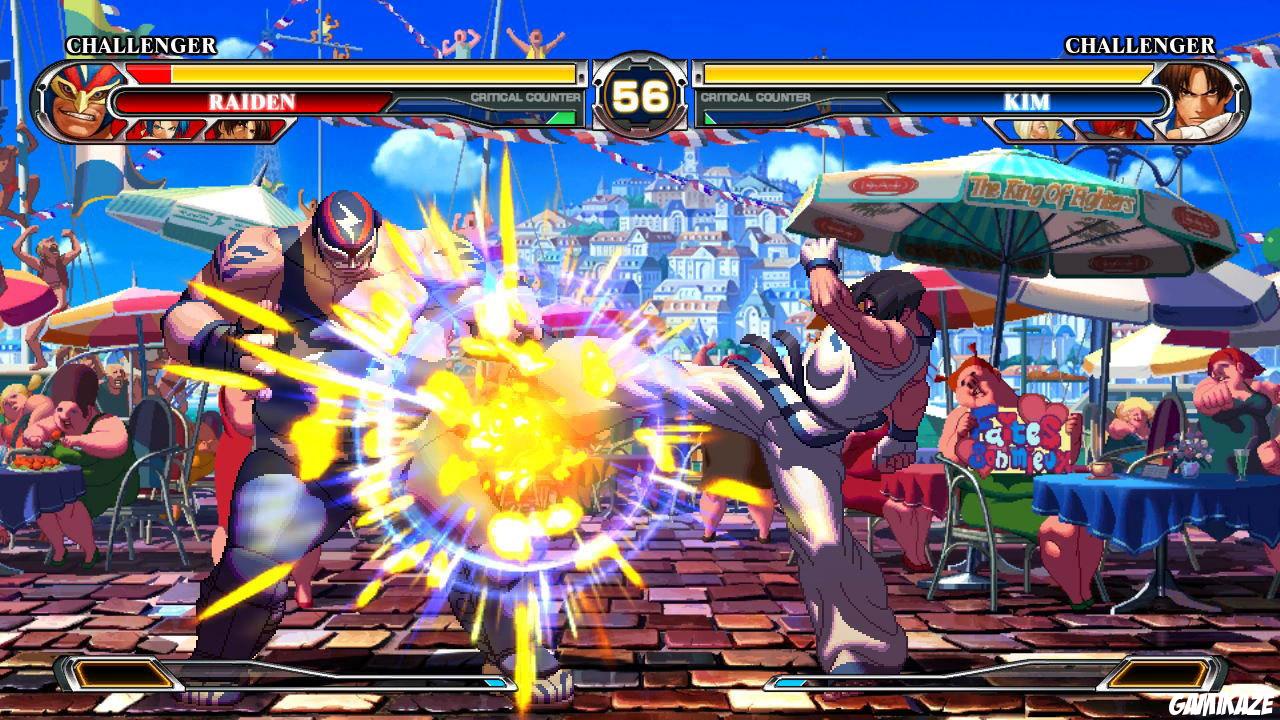Screen dimensions: 1280x720
Task: Select the CHALLENGER label on the left
Action: [140, 45]
